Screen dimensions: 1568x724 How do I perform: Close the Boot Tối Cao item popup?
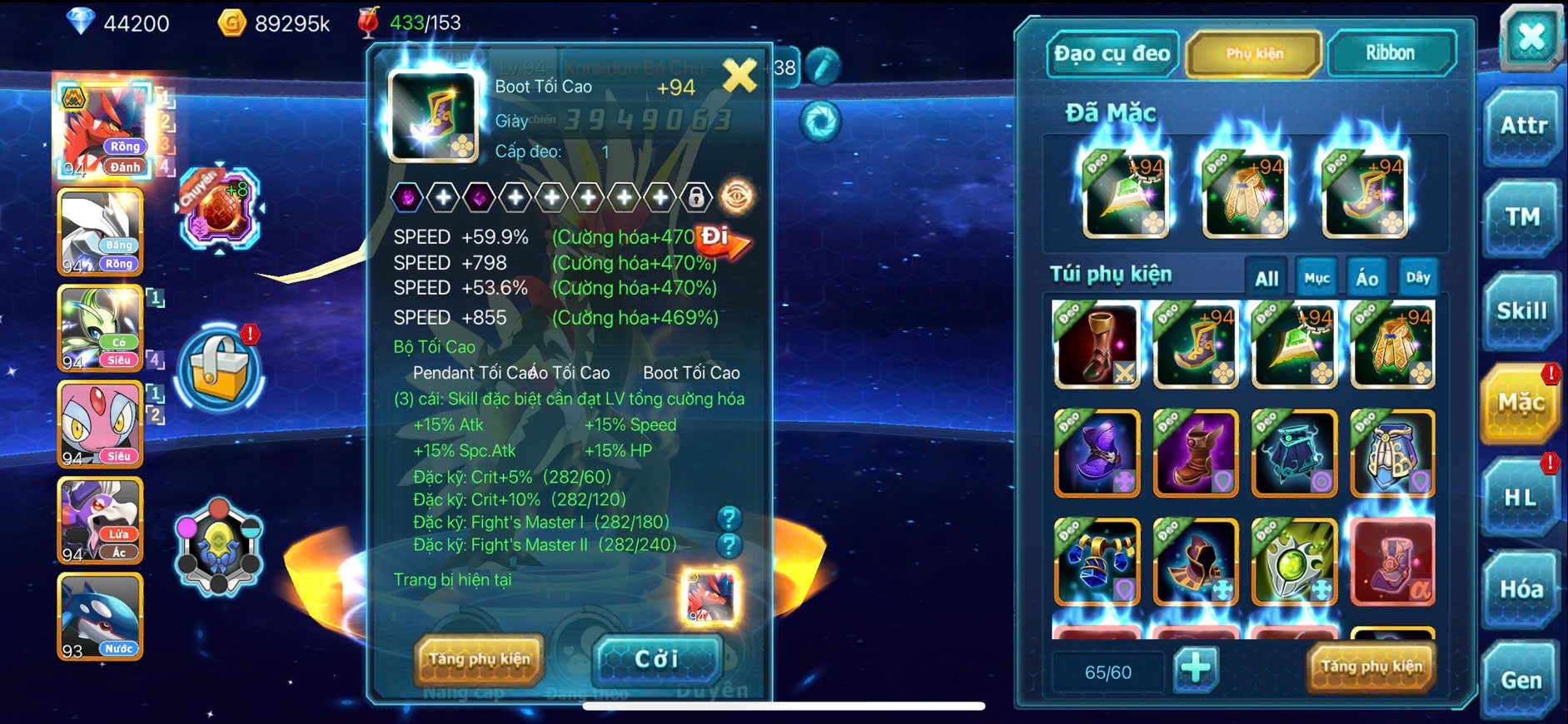point(739,76)
